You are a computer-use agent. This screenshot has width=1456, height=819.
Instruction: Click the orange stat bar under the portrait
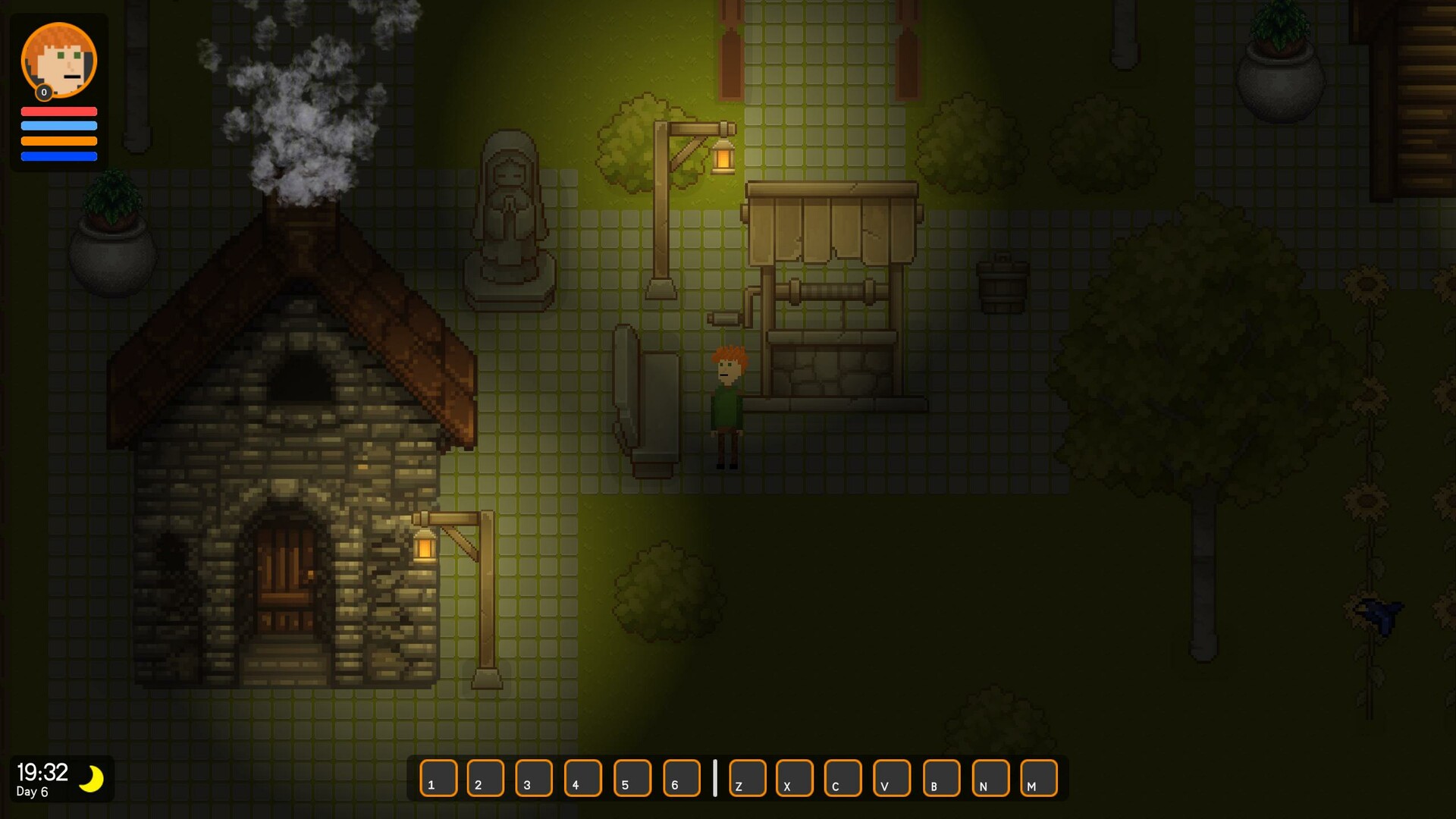tap(58, 140)
